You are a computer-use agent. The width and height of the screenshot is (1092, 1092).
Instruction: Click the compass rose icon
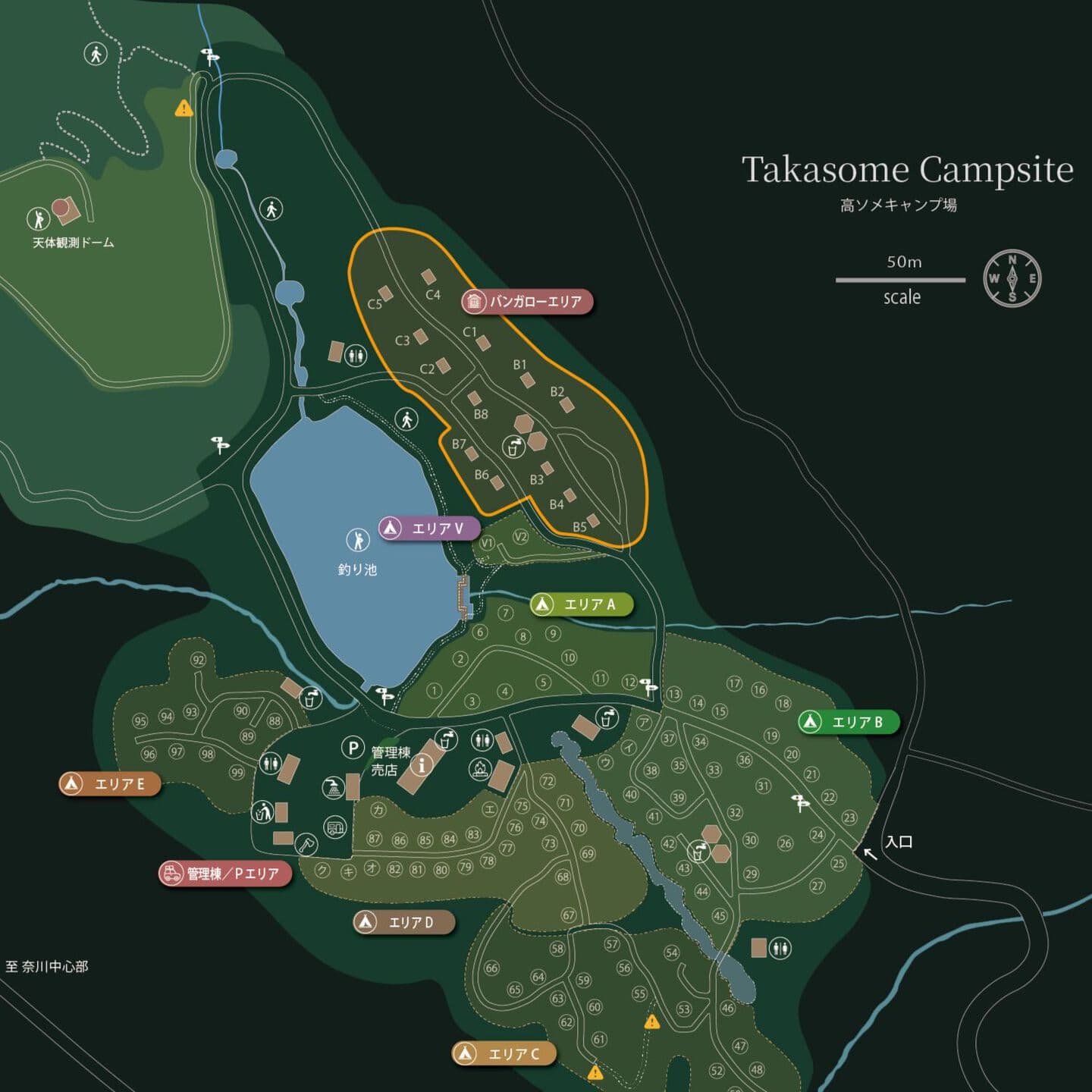pos(1012,278)
